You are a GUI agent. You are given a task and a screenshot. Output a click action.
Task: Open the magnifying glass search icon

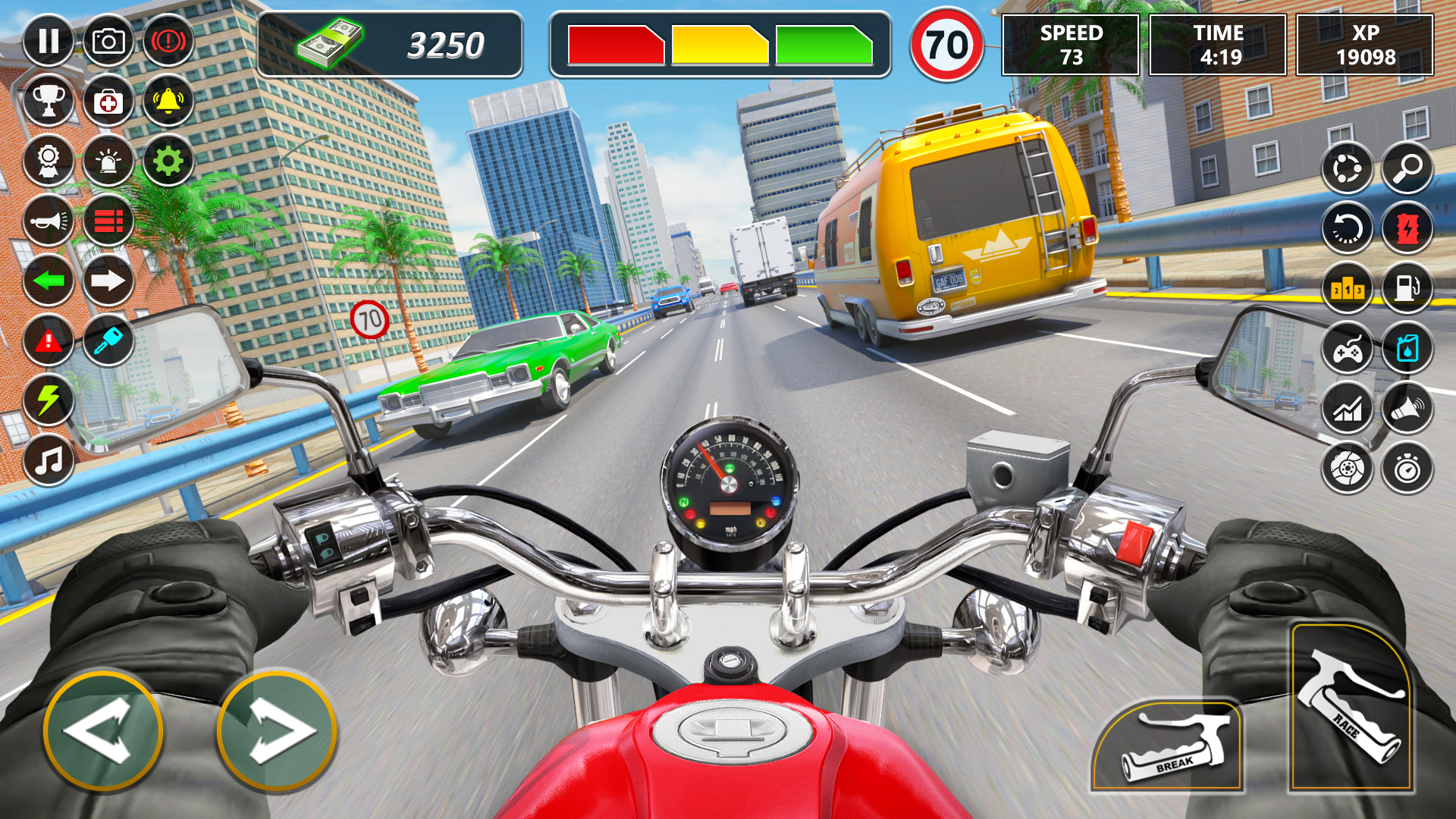(x=1407, y=168)
